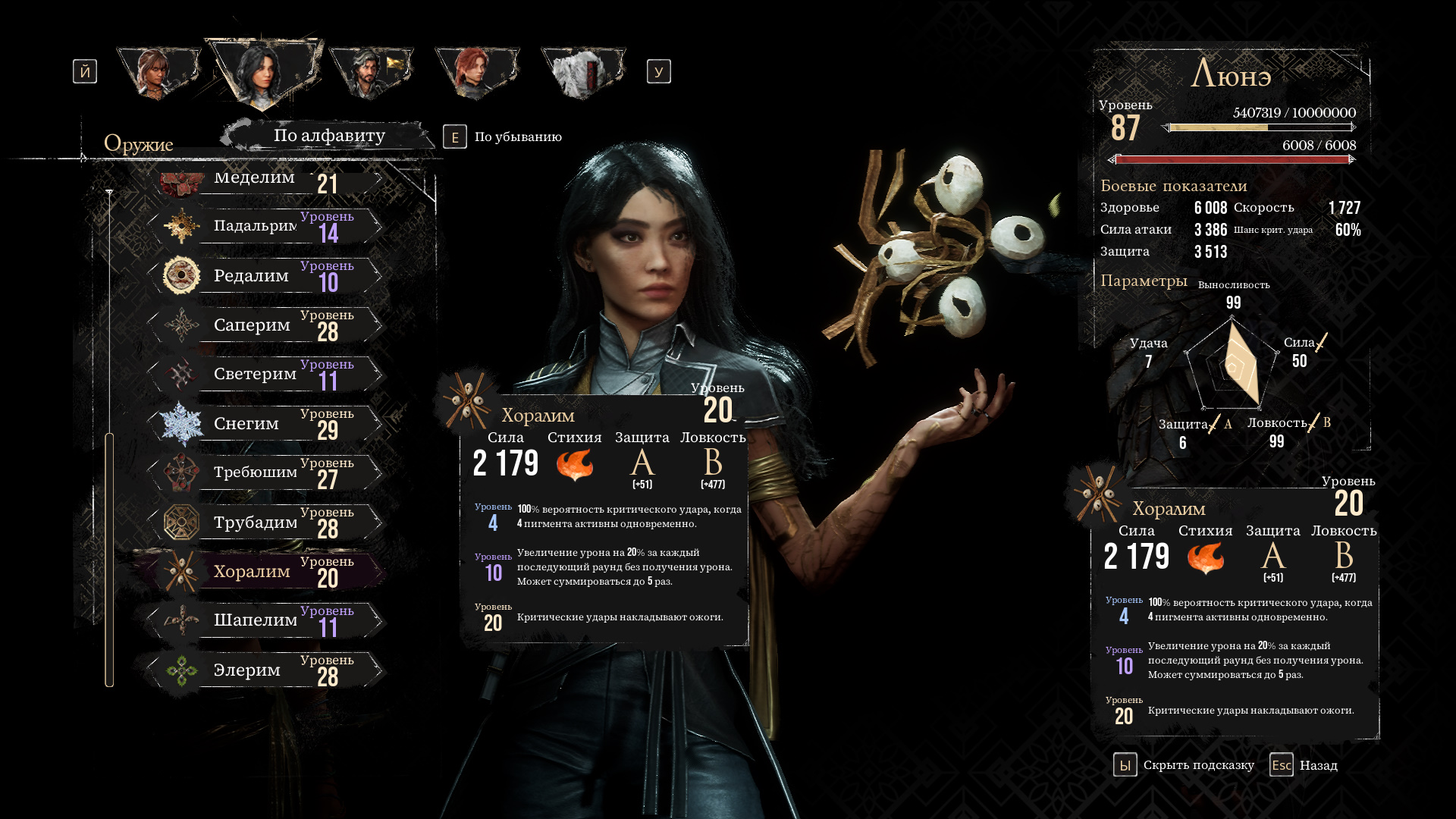Switch to the bearded man portrait

(369, 73)
